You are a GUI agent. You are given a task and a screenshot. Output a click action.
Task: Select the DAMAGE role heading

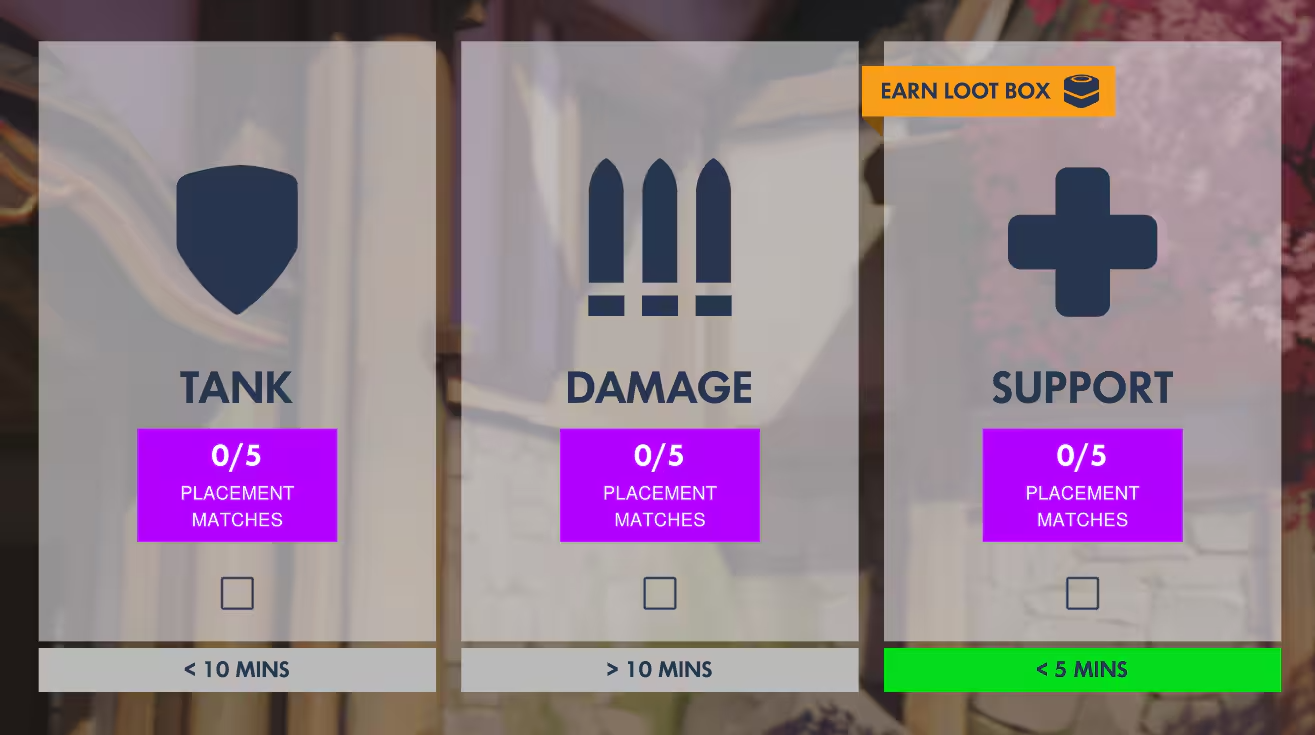[659, 387]
